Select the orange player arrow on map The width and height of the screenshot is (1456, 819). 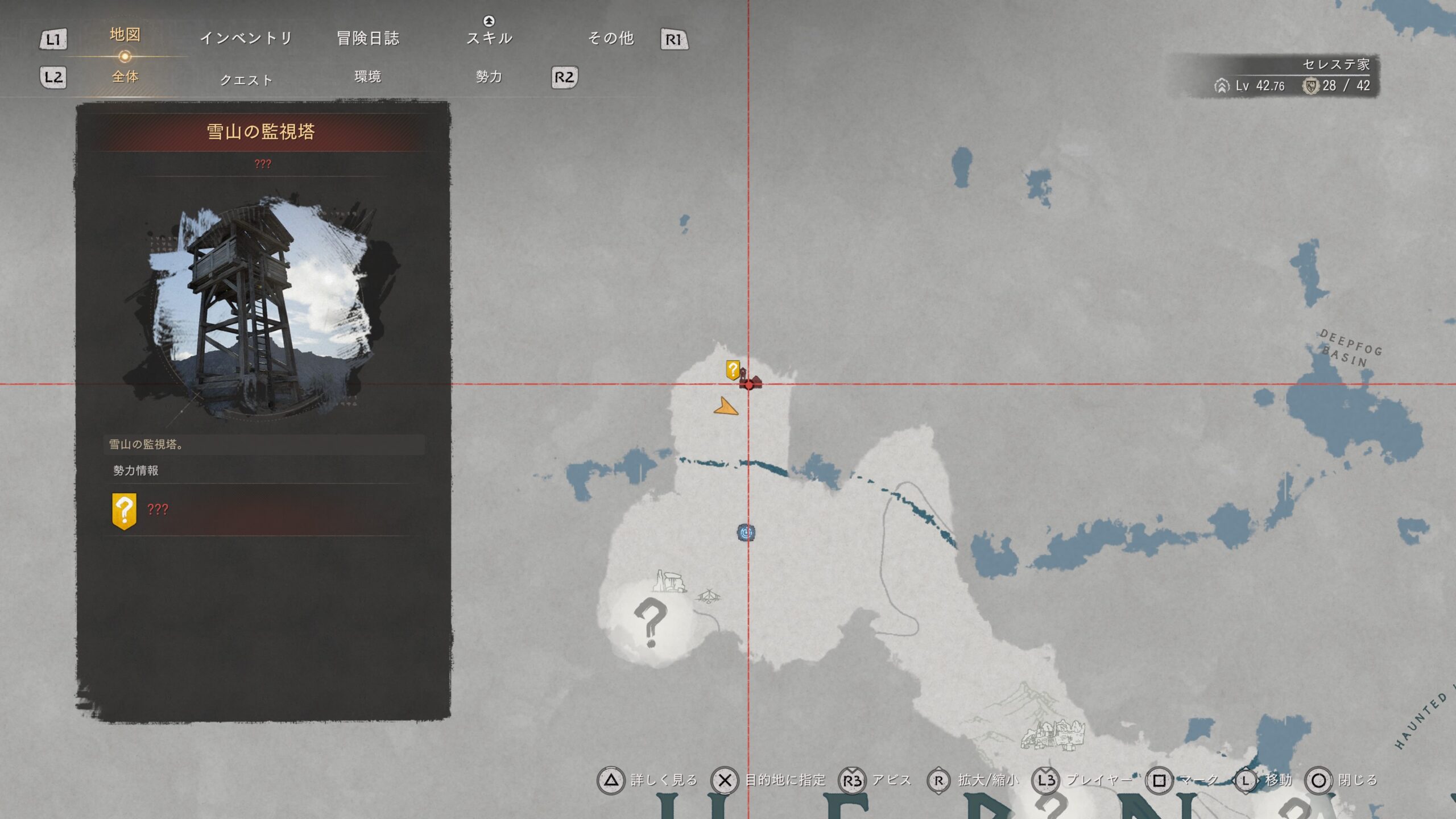tap(725, 407)
